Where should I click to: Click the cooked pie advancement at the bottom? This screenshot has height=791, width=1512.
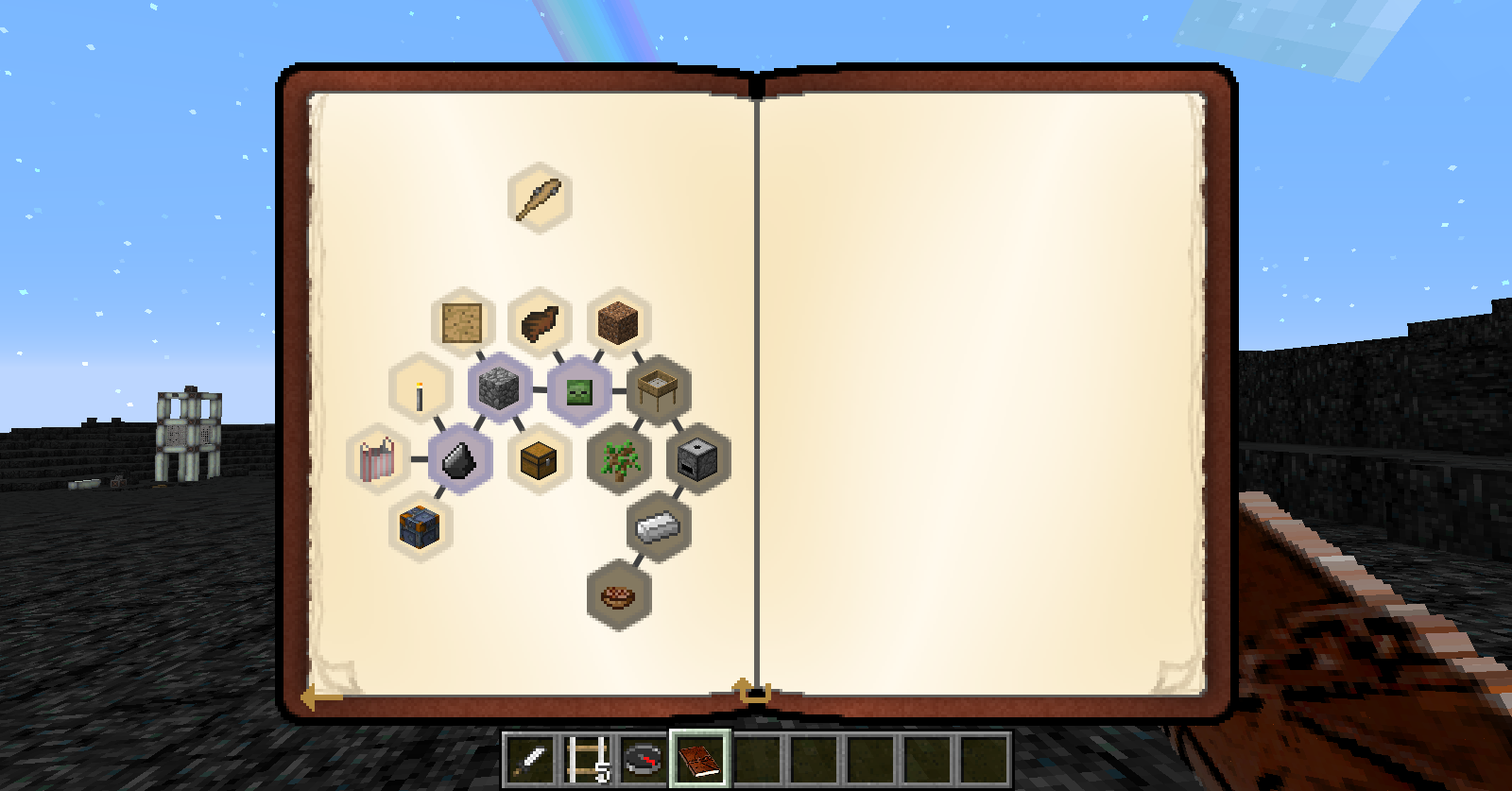pos(619,594)
